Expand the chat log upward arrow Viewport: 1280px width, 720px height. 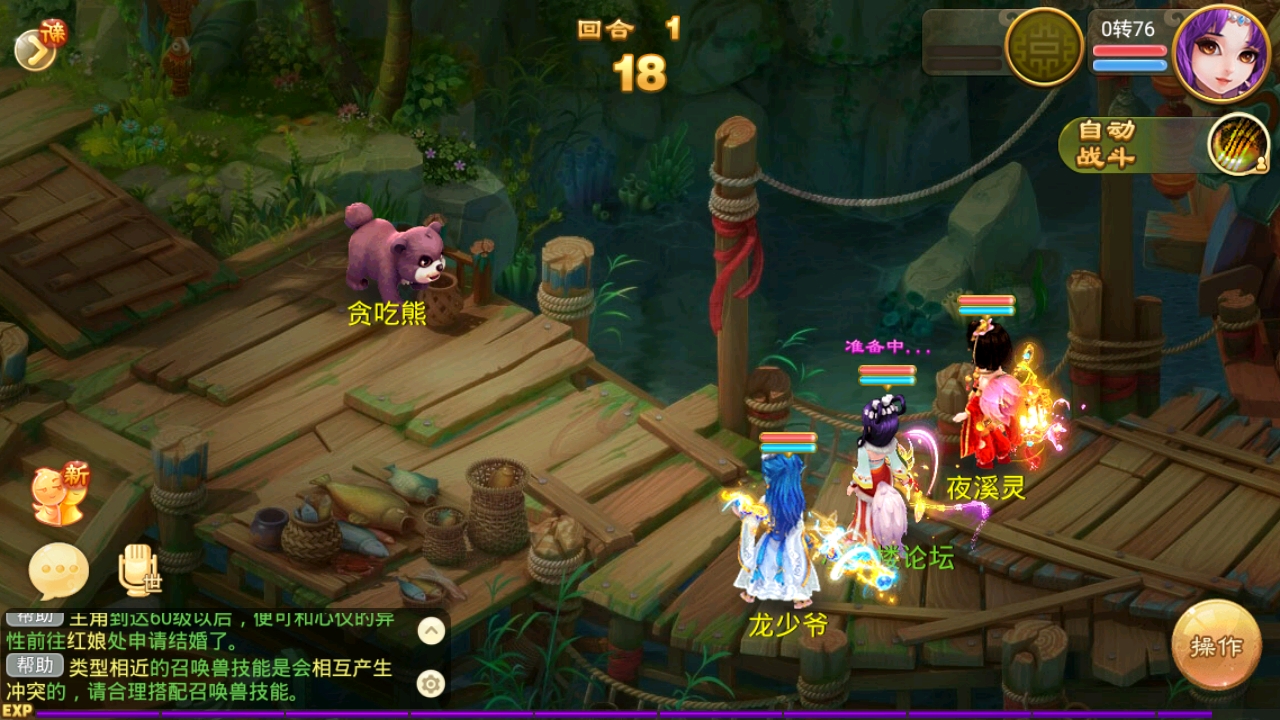431,630
